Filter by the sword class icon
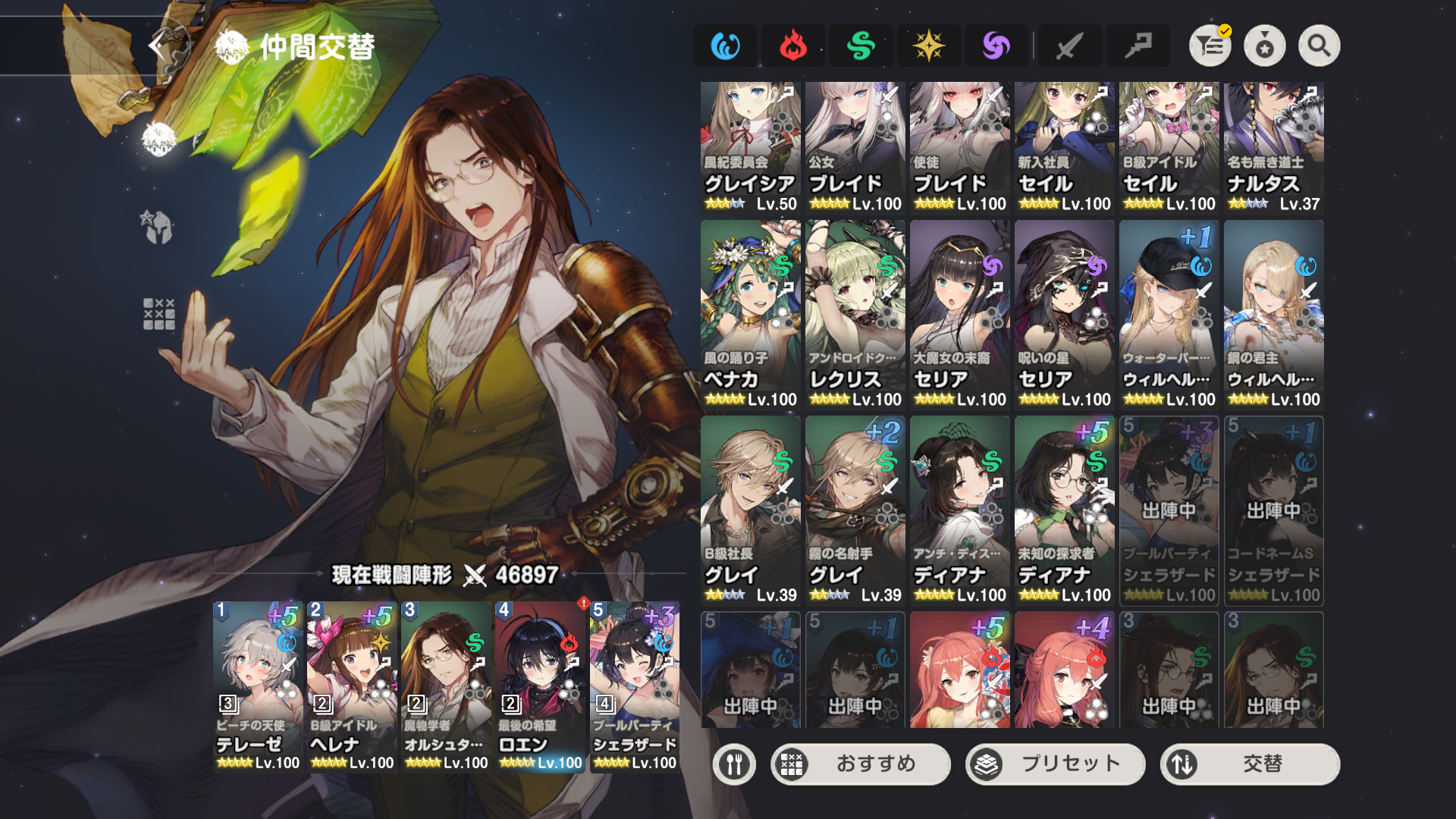The image size is (1456, 819). click(x=1069, y=46)
